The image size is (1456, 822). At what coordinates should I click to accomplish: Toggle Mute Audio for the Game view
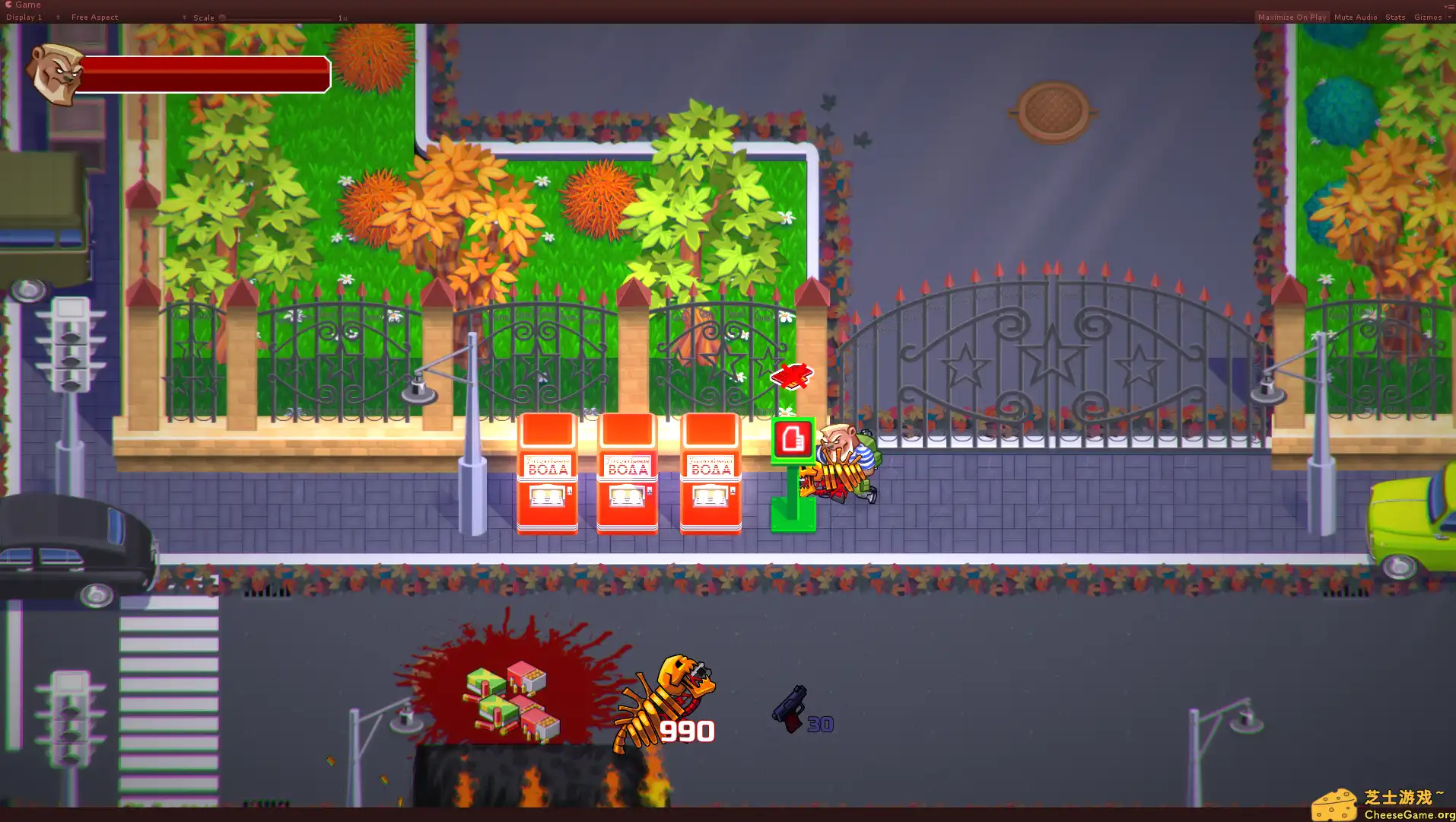[x=1355, y=17]
